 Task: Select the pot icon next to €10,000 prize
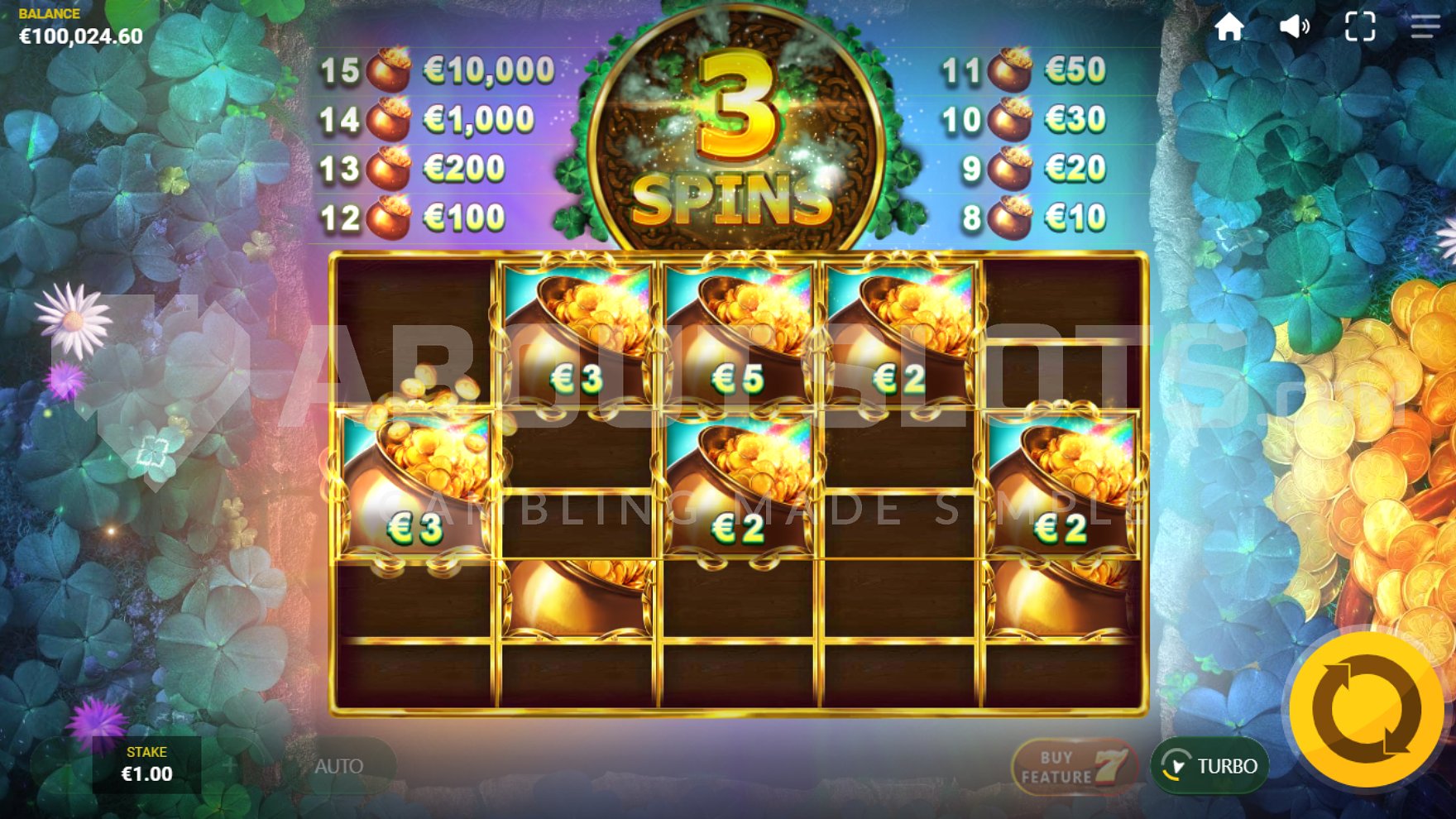(x=389, y=69)
